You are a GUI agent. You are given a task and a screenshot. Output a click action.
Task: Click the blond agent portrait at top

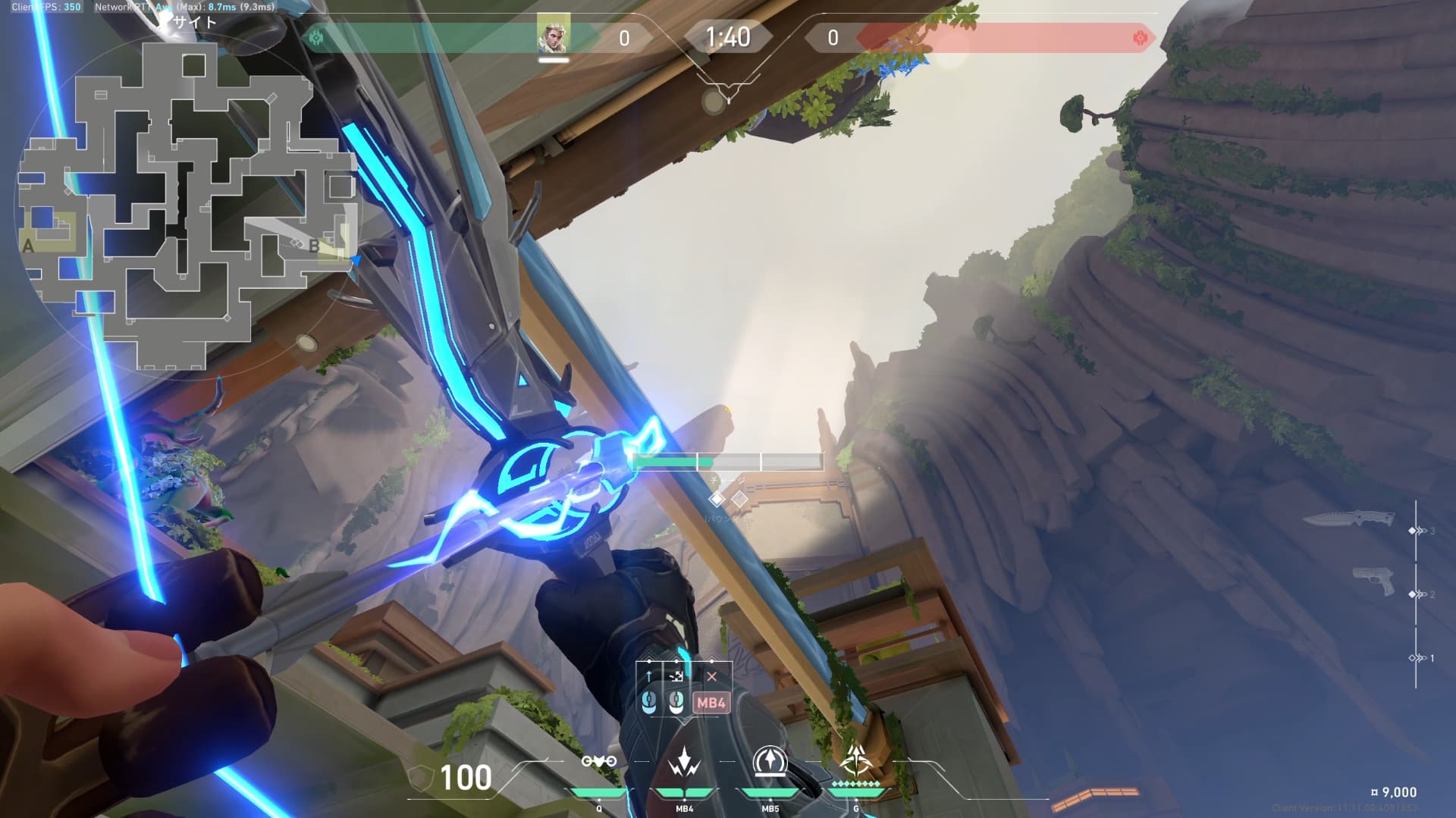click(x=553, y=36)
